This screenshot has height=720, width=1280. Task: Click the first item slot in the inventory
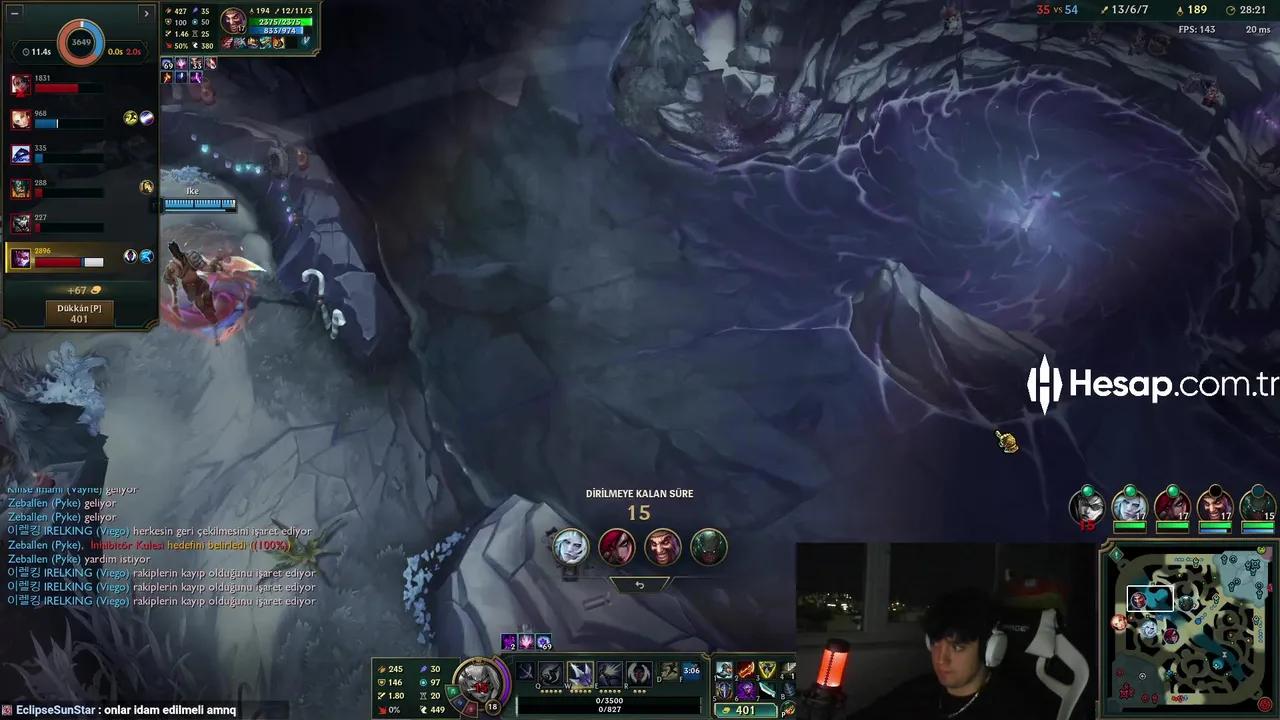[x=724, y=670]
